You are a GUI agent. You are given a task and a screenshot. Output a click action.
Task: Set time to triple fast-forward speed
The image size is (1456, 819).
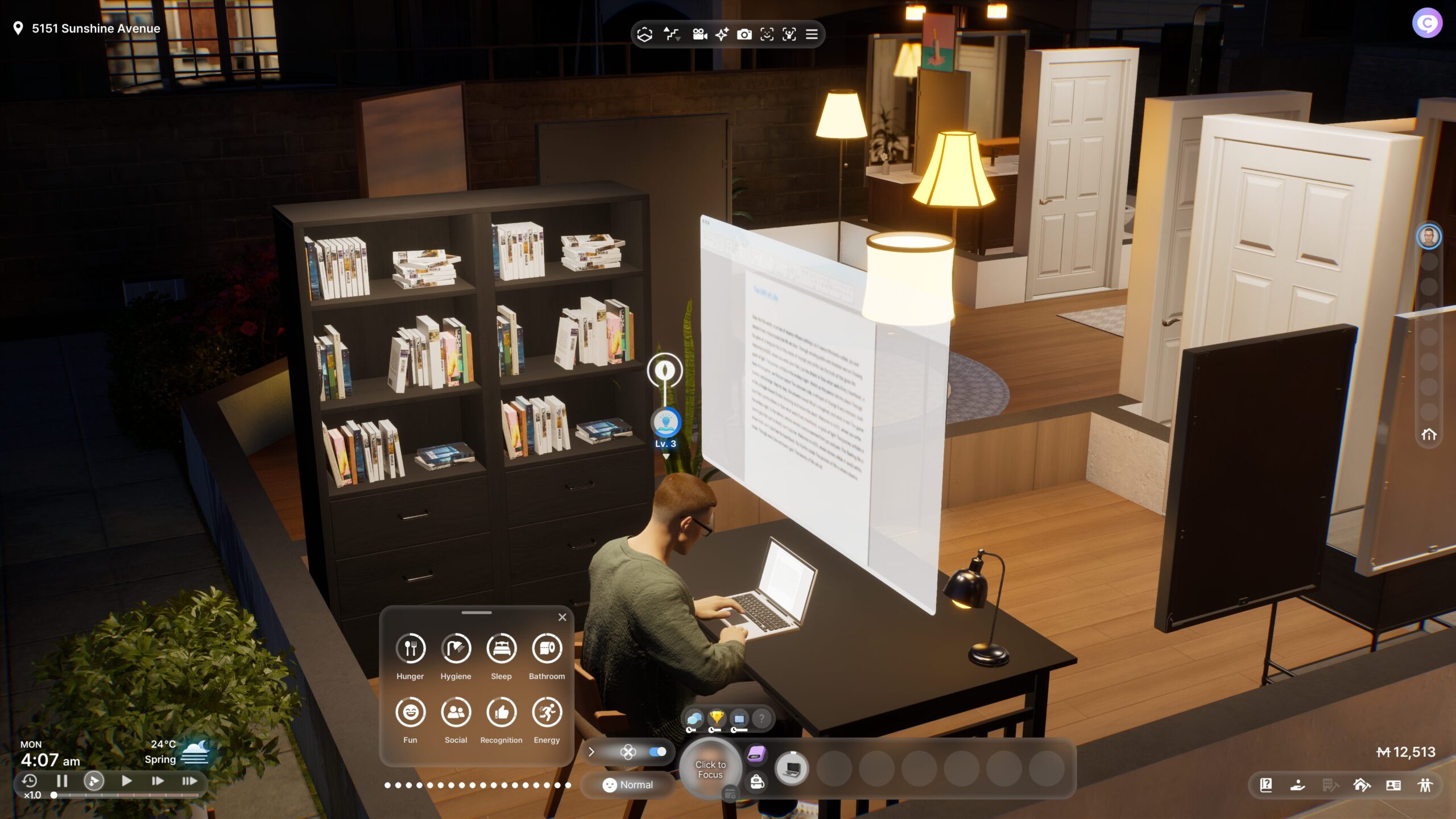tap(189, 781)
